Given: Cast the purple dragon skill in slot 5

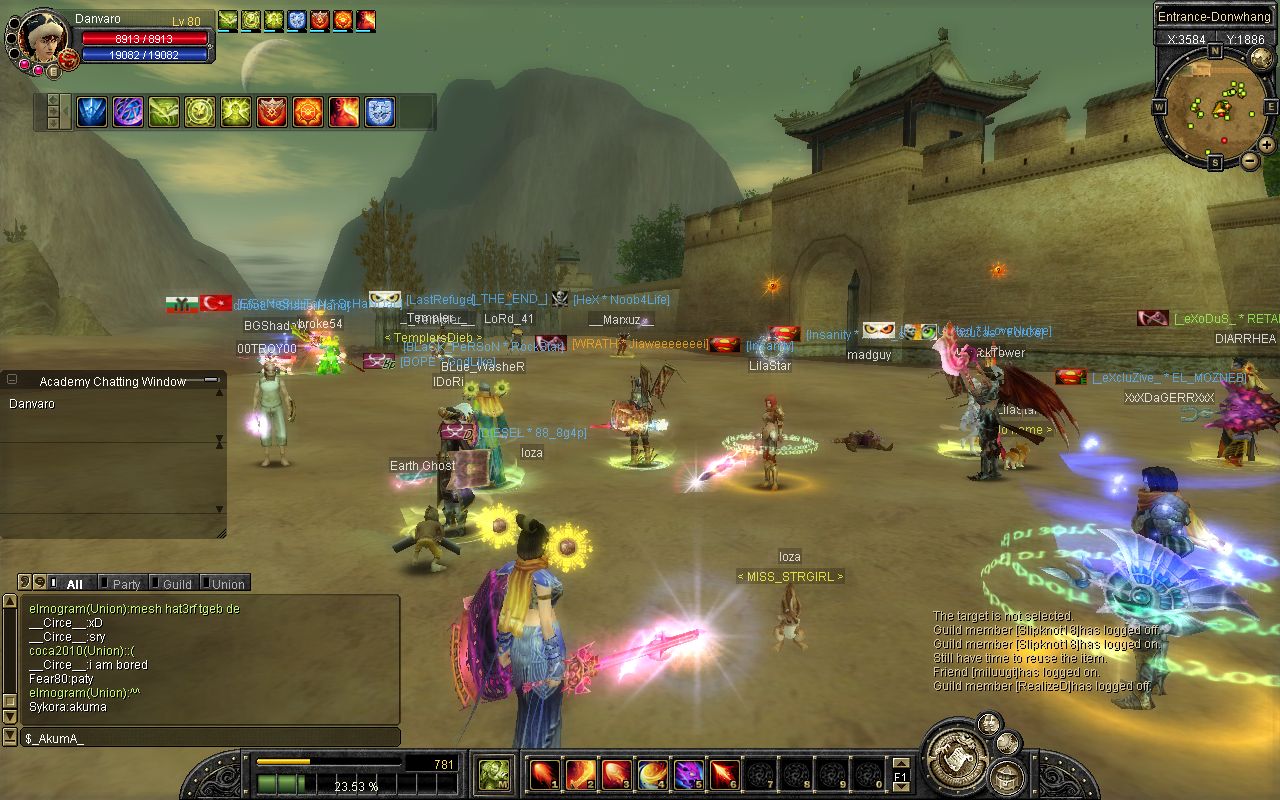Looking at the screenshot, I should click(688, 774).
